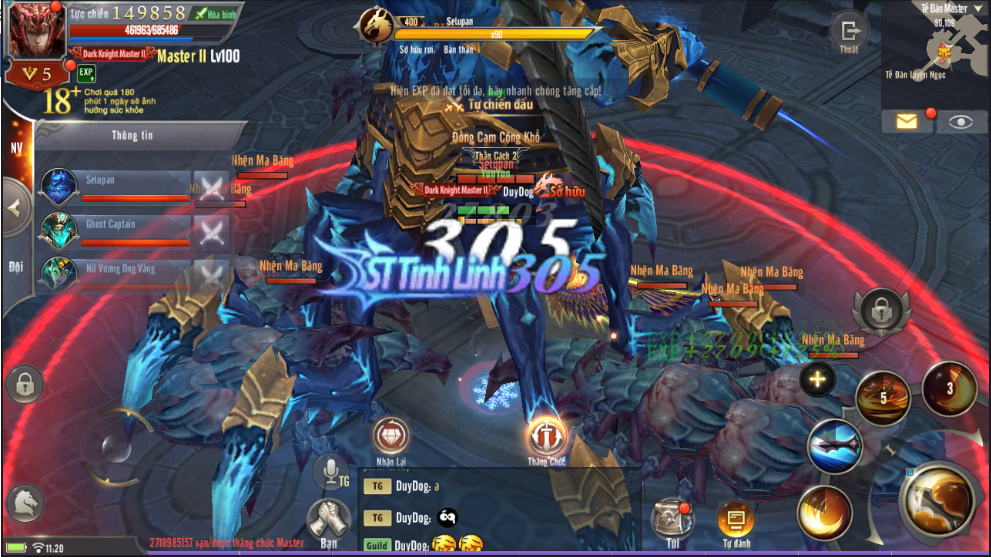The height and width of the screenshot is (557, 991).
Task: Open the Túi bag inventory
Action: pyautogui.click(x=670, y=516)
